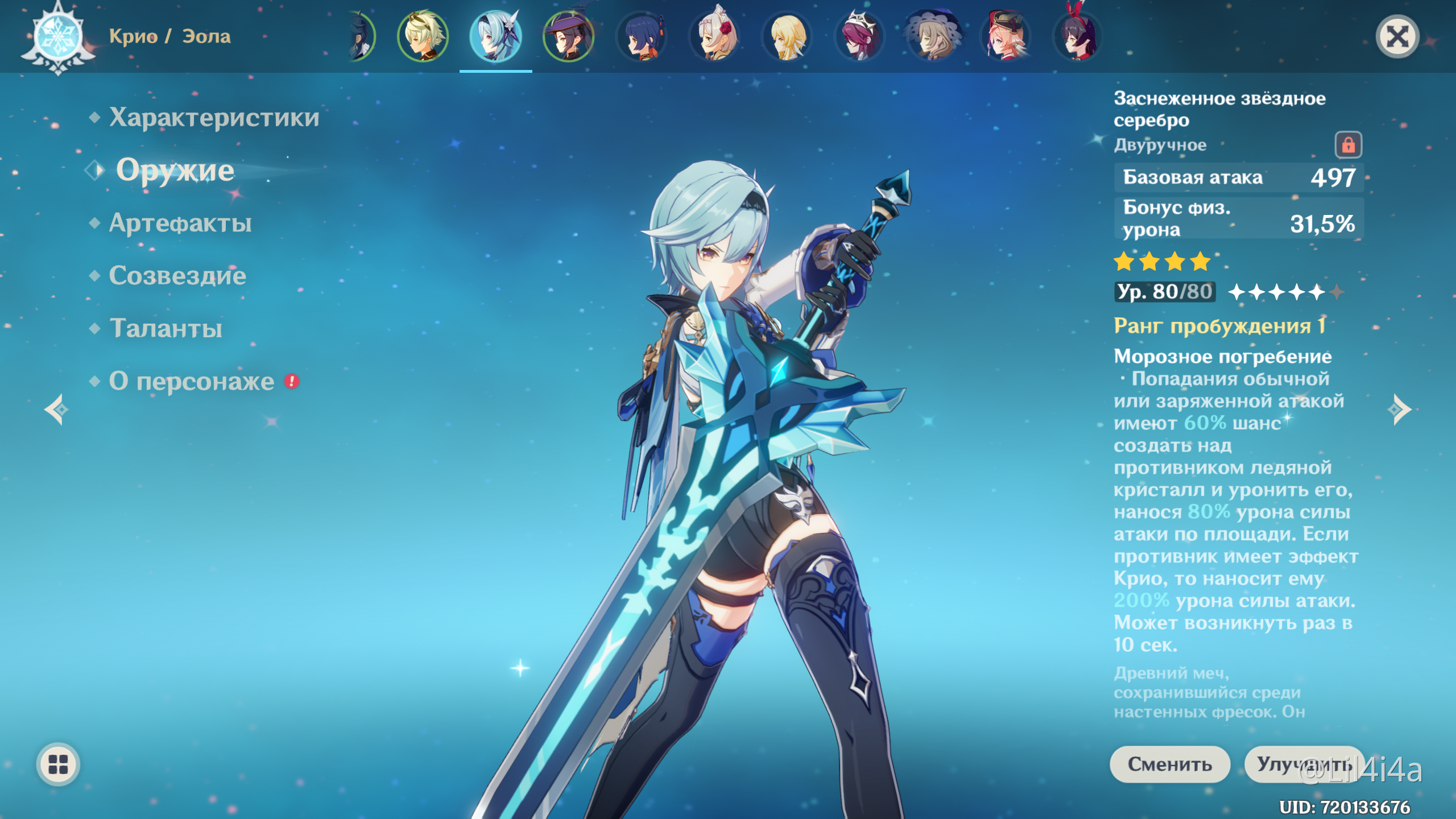Image resolution: width=1456 pixels, height=819 pixels.
Task: Switch to the next character arrow
Action: pyautogui.click(x=1399, y=409)
